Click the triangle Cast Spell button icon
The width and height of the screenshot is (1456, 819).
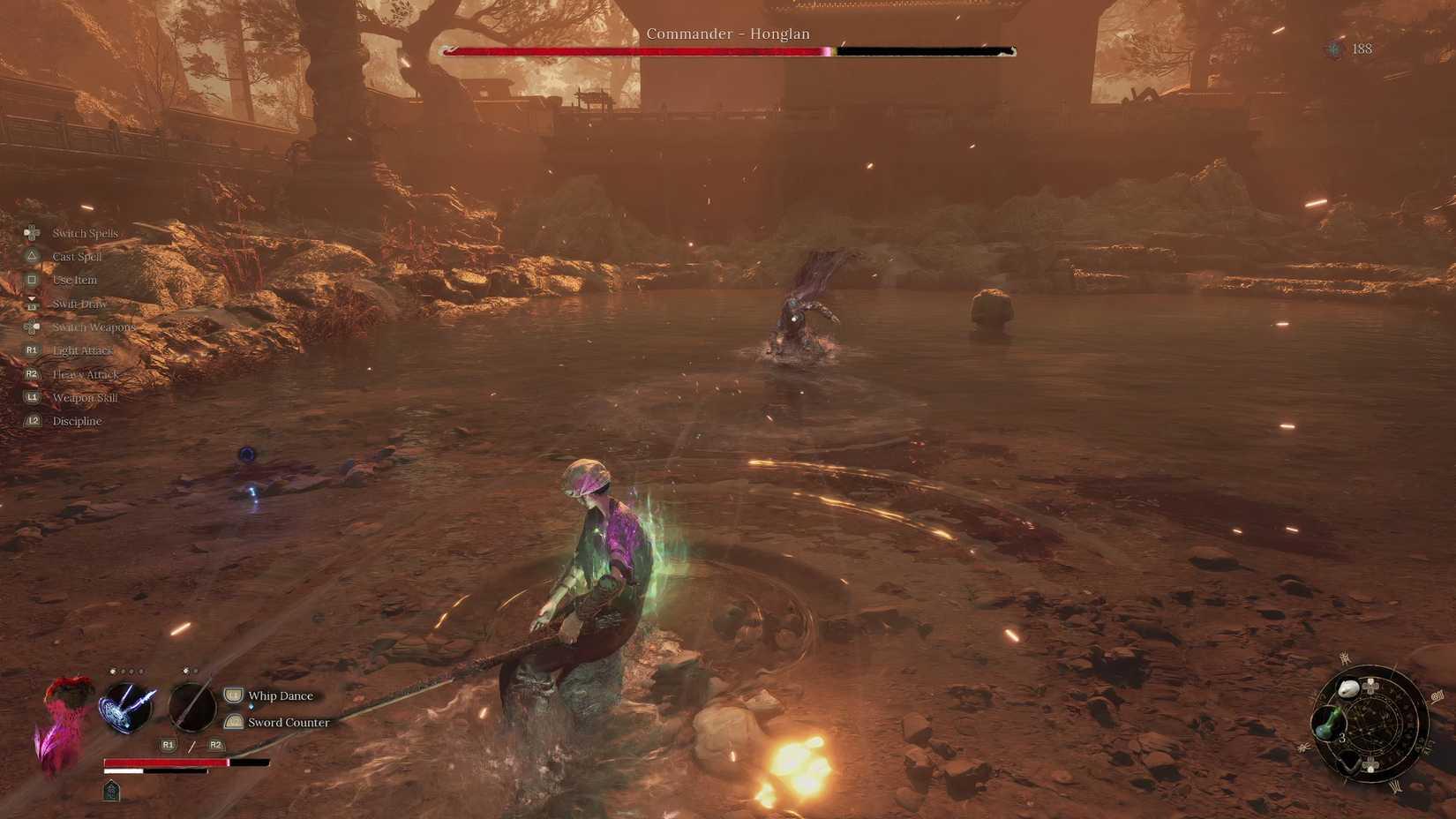pyautogui.click(x=32, y=256)
